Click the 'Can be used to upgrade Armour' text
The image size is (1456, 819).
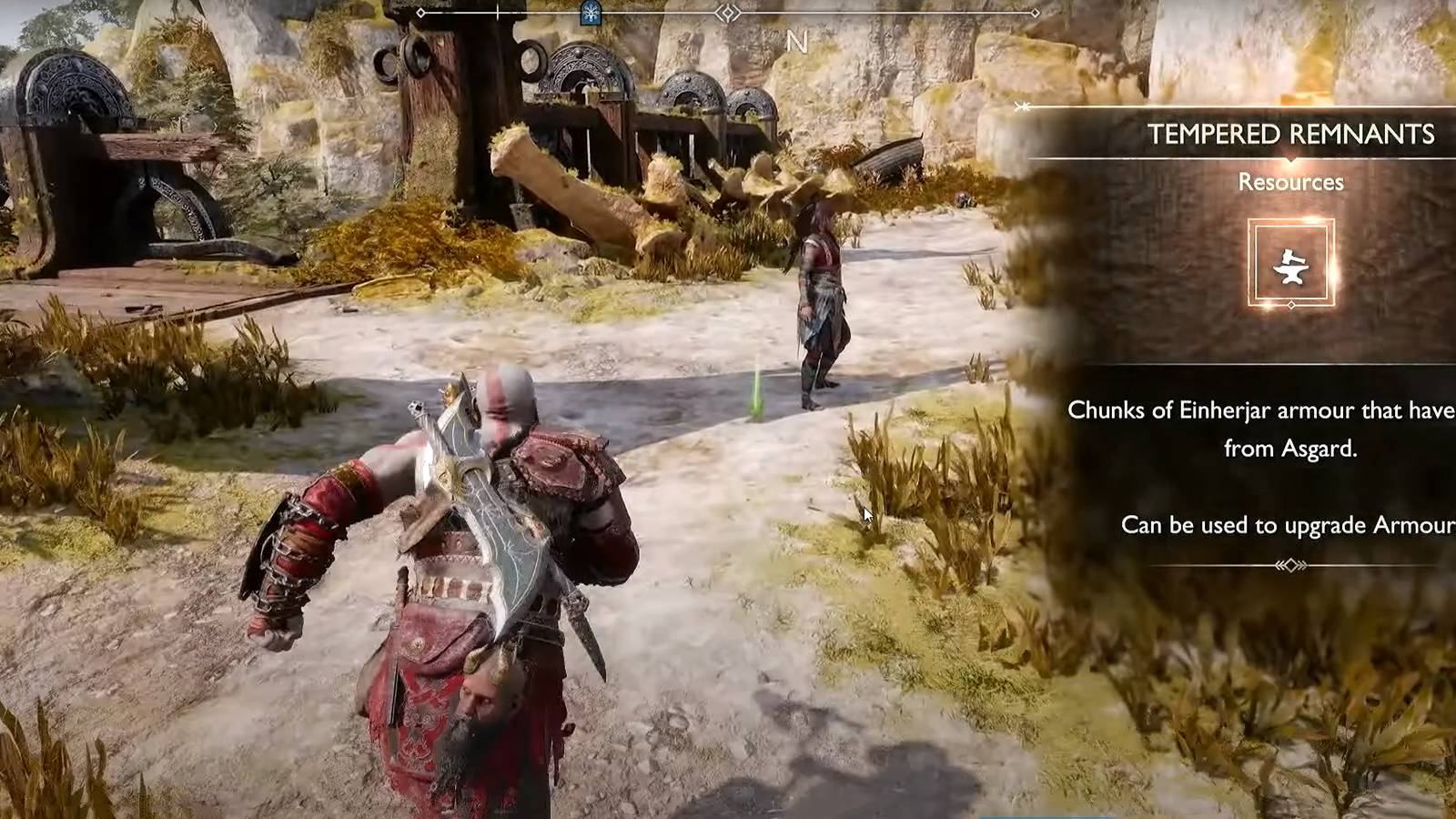pyautogui.click(x=1291, y=525)
